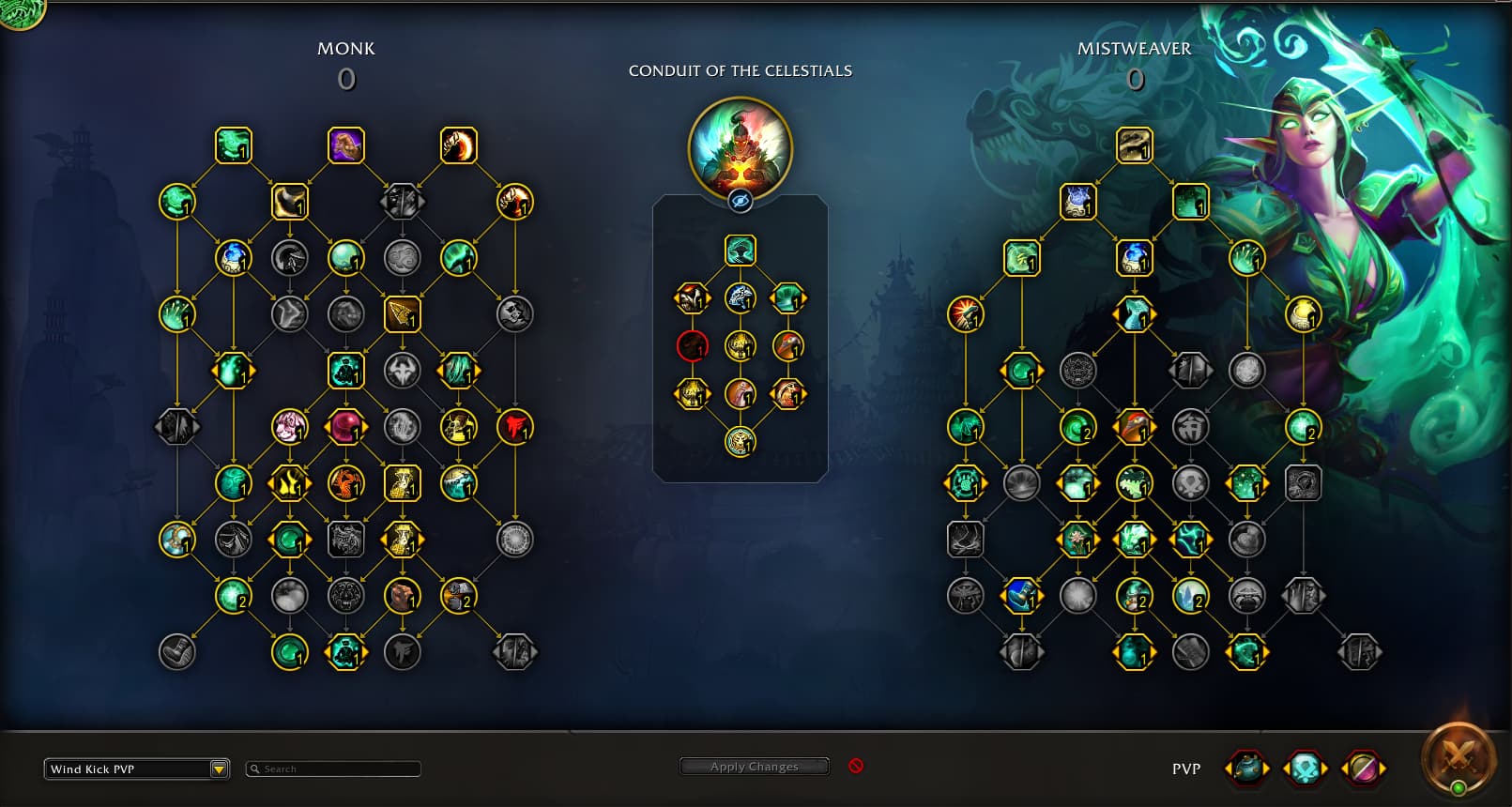Choose the cyan crossed-weapons PVP talent slot
Image resolution: width=1512 pixels, height=807 pixels.
click(1306, 769)
